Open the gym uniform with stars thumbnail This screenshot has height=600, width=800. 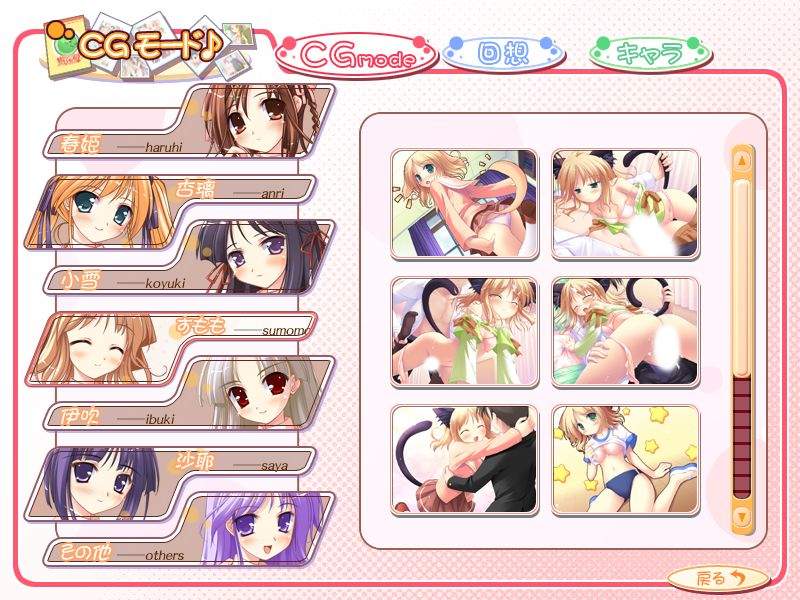click(x=626, y=459)
